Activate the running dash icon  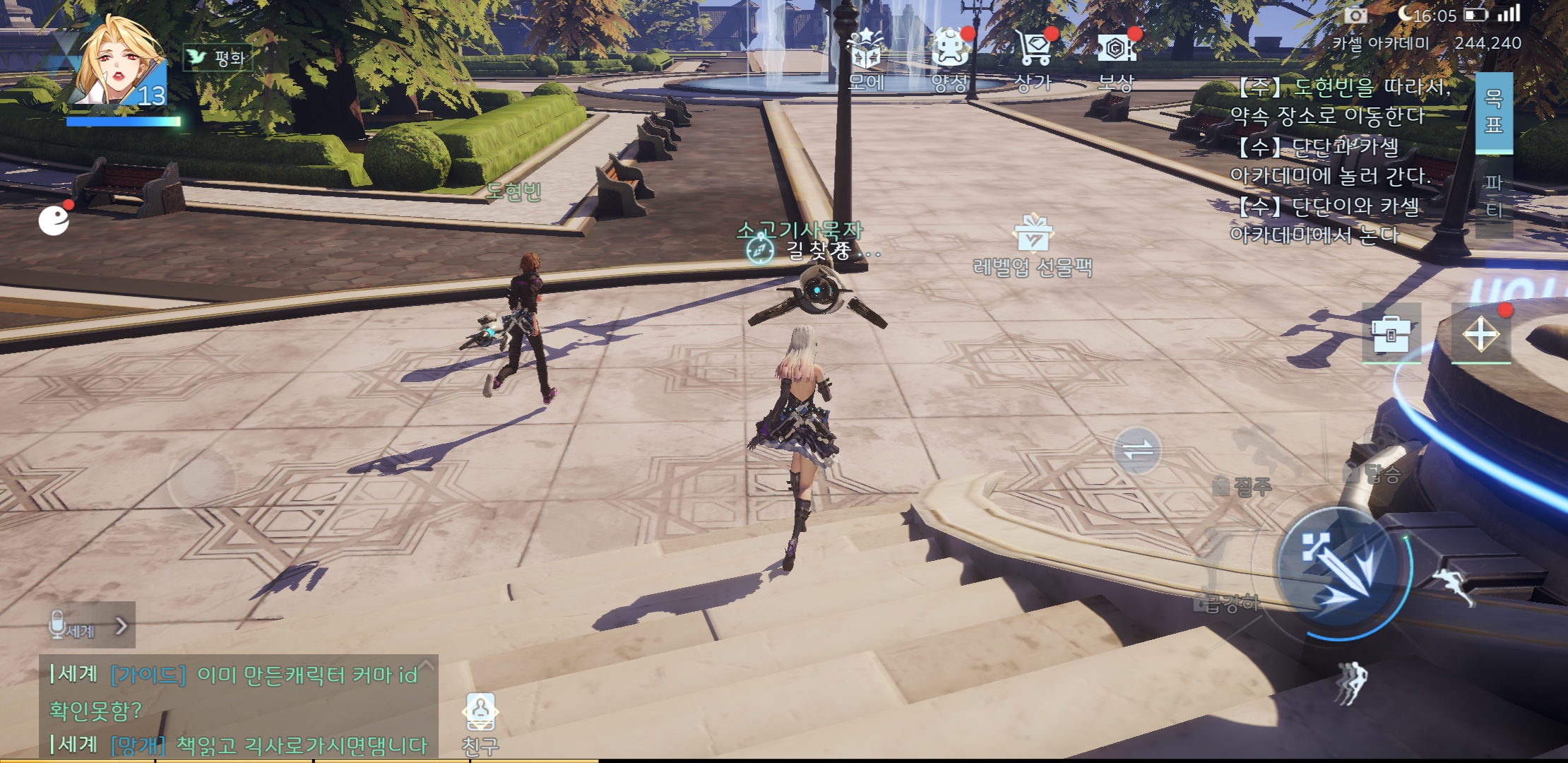[1454, 586]
